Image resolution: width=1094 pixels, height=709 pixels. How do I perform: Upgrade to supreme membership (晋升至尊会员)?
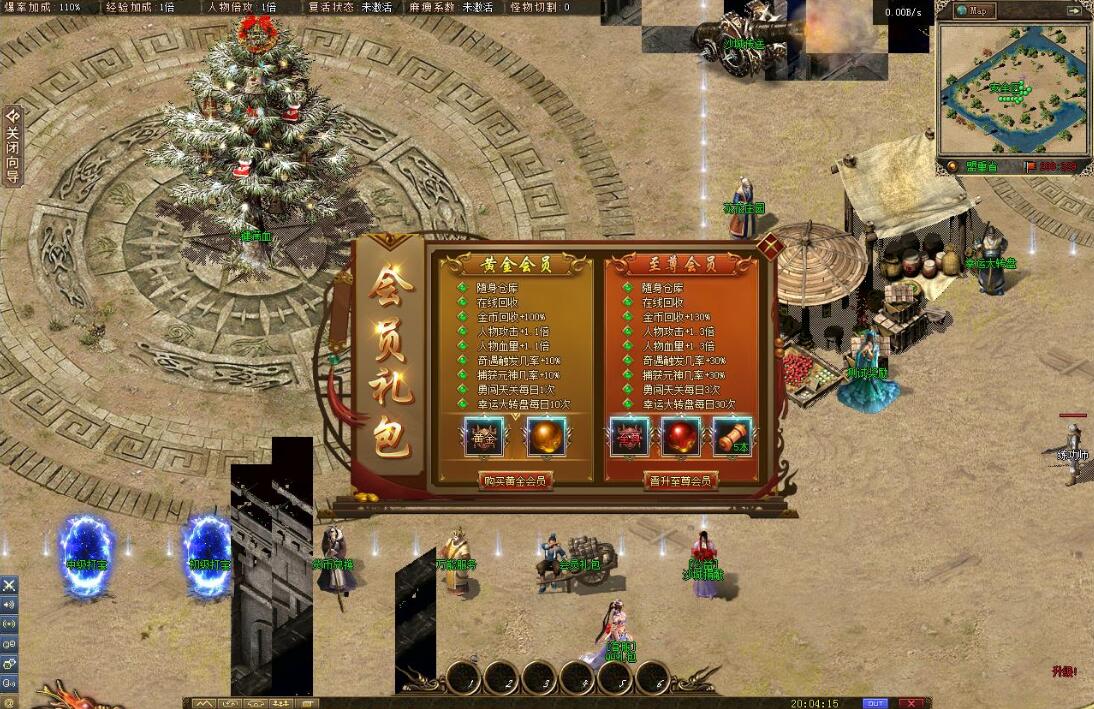coord(681,481)
